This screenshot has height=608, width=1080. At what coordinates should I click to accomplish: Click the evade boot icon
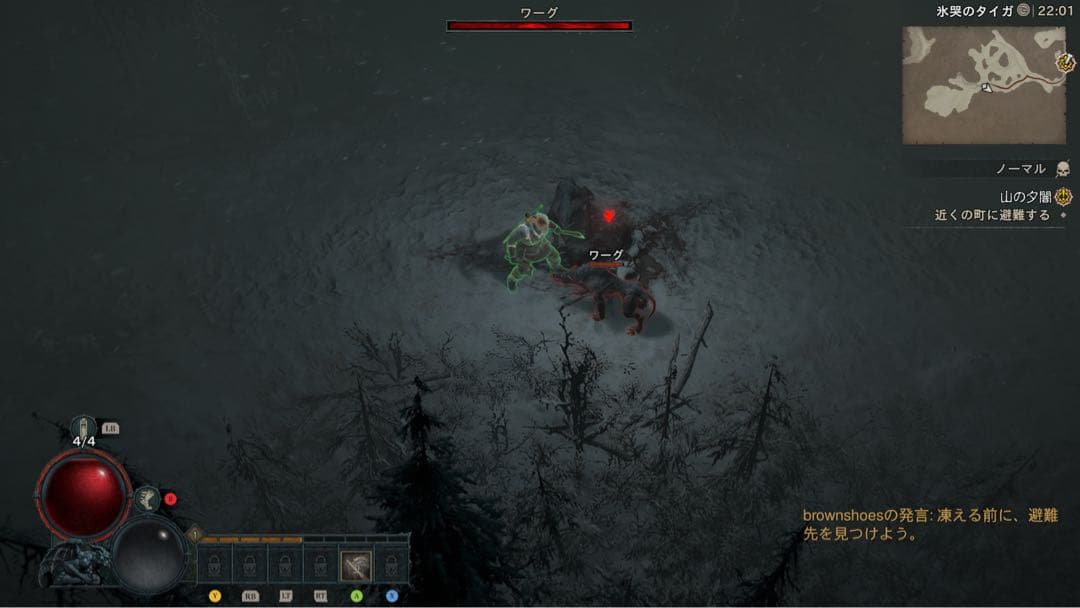tap(148, 498)
